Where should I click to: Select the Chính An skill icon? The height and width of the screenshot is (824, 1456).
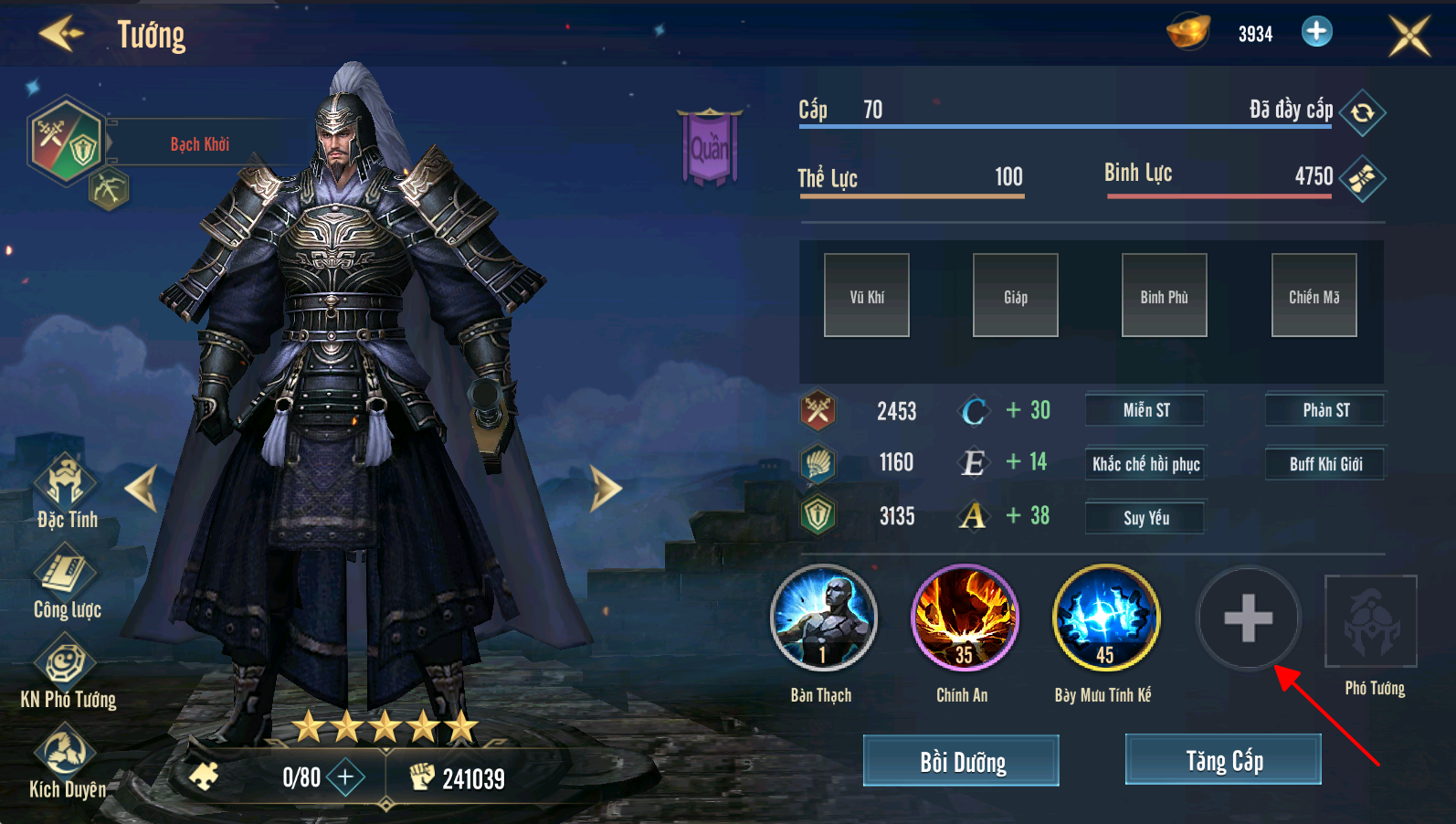click(964, 618)
